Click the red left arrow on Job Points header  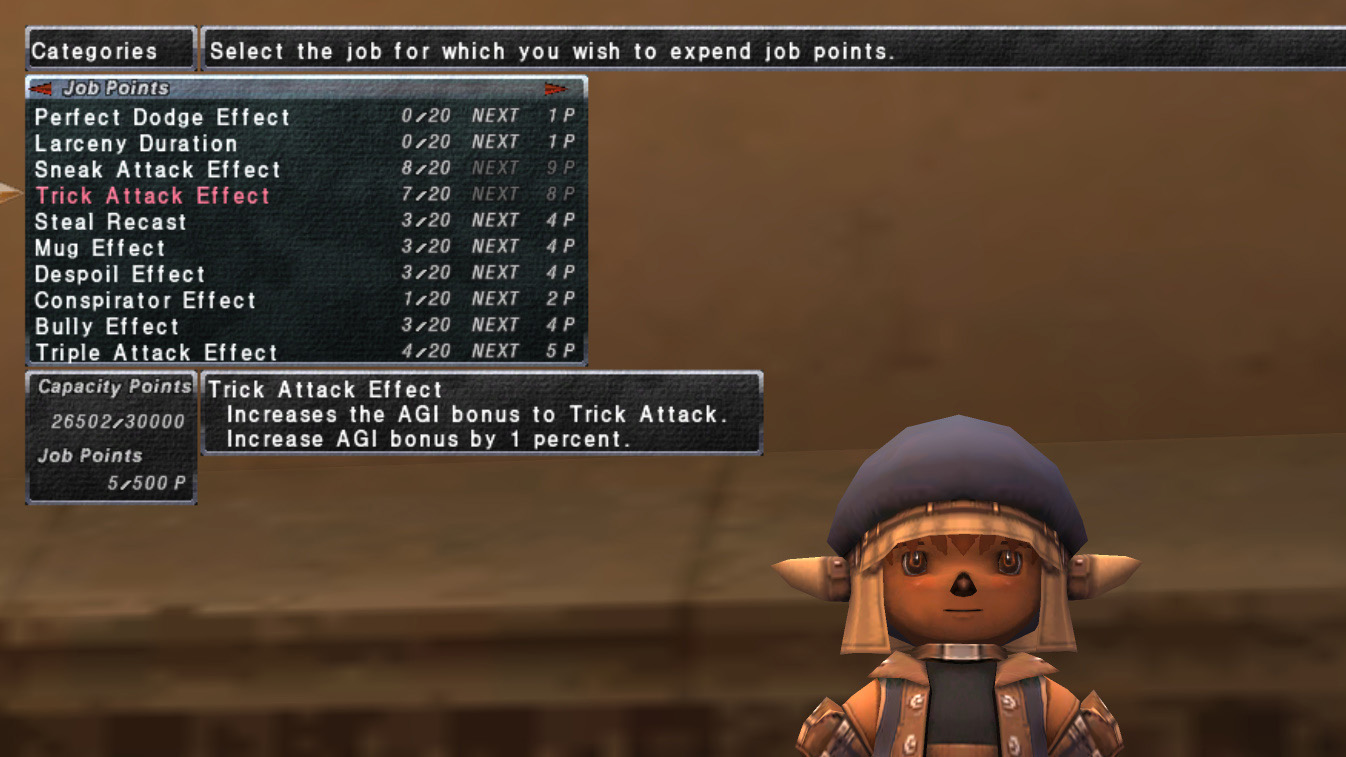point(38,89)
